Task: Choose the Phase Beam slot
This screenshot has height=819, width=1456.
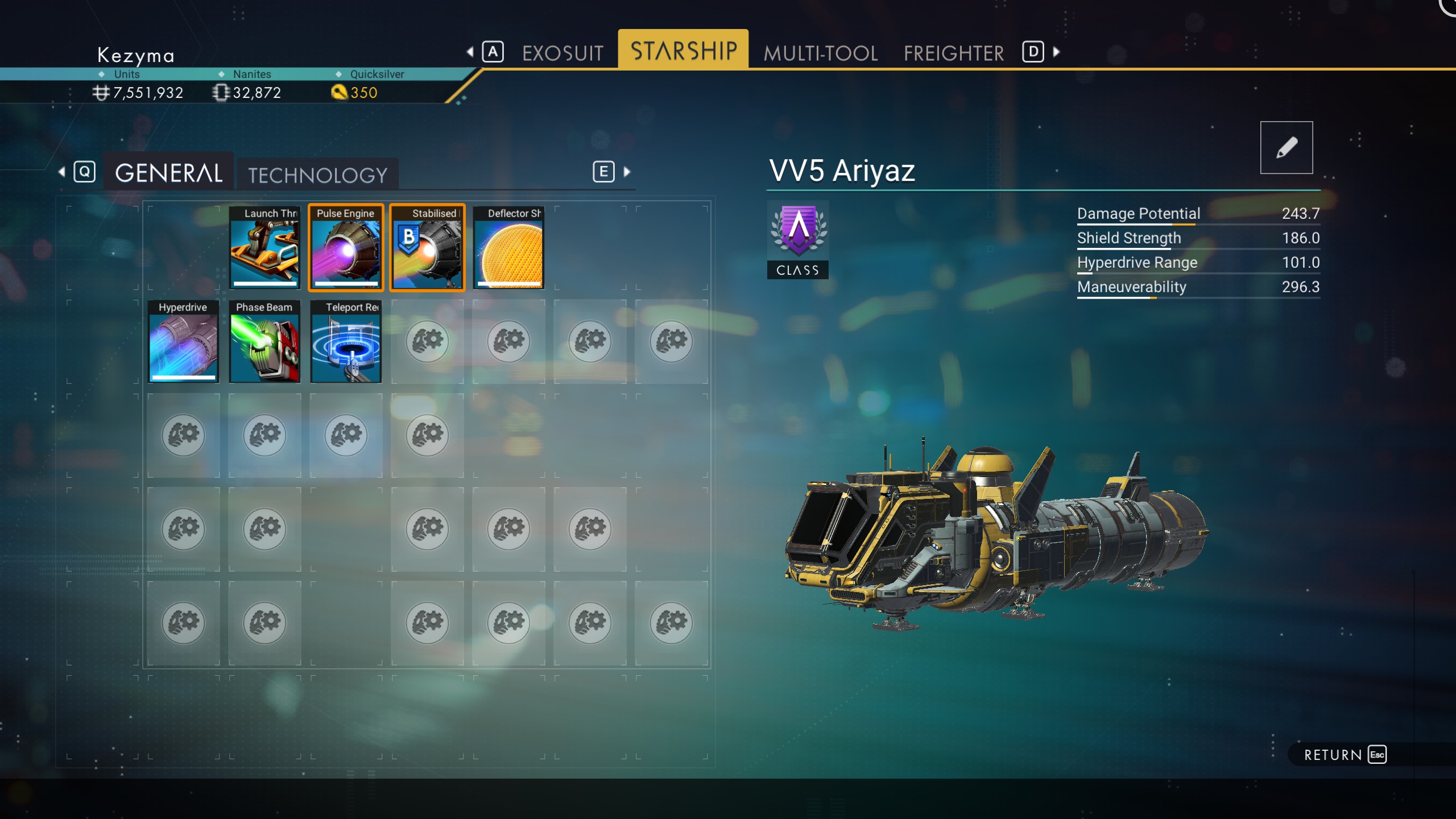Action: coord(264,341)
